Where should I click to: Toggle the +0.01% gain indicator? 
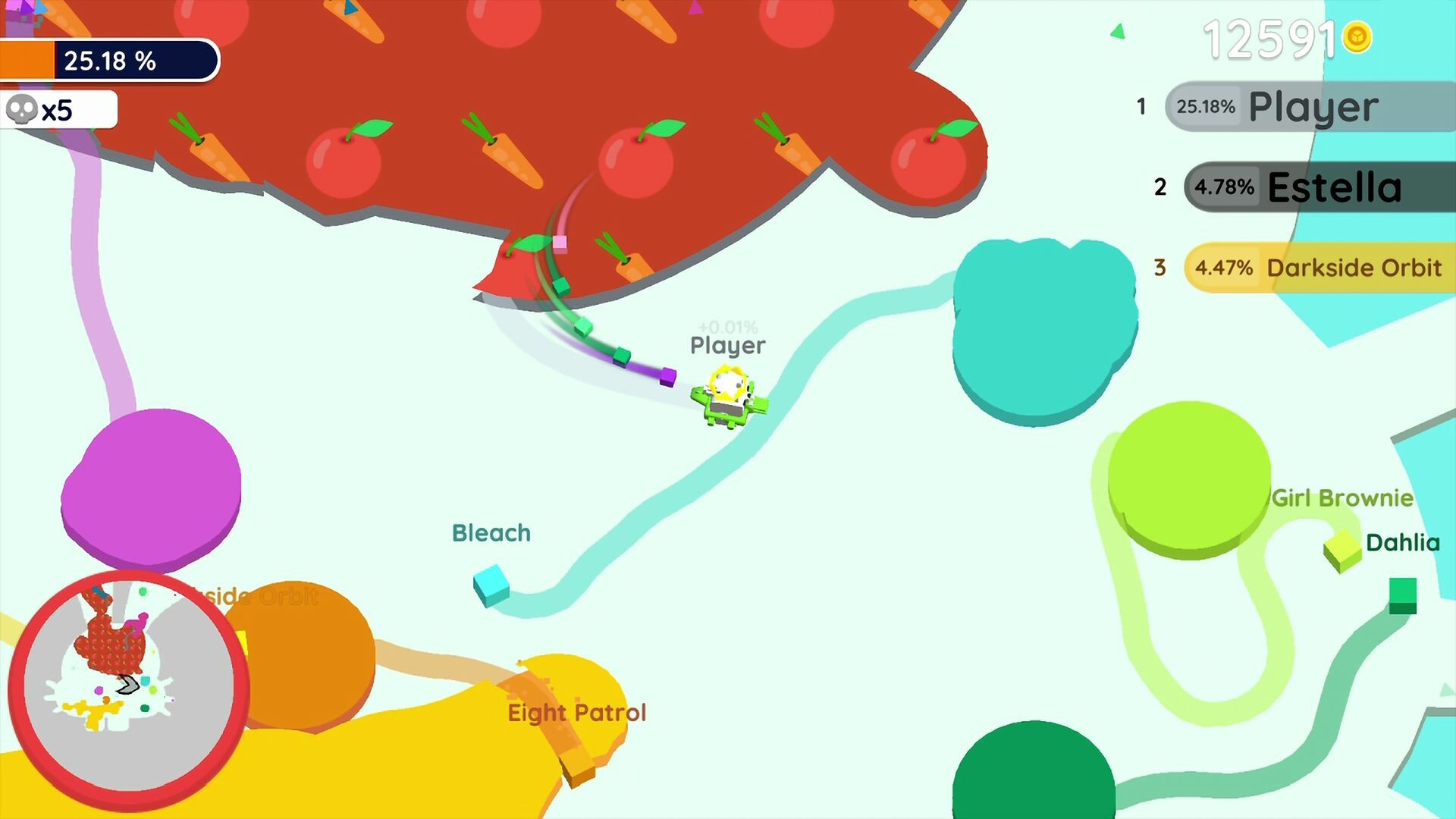coord(726,328)
